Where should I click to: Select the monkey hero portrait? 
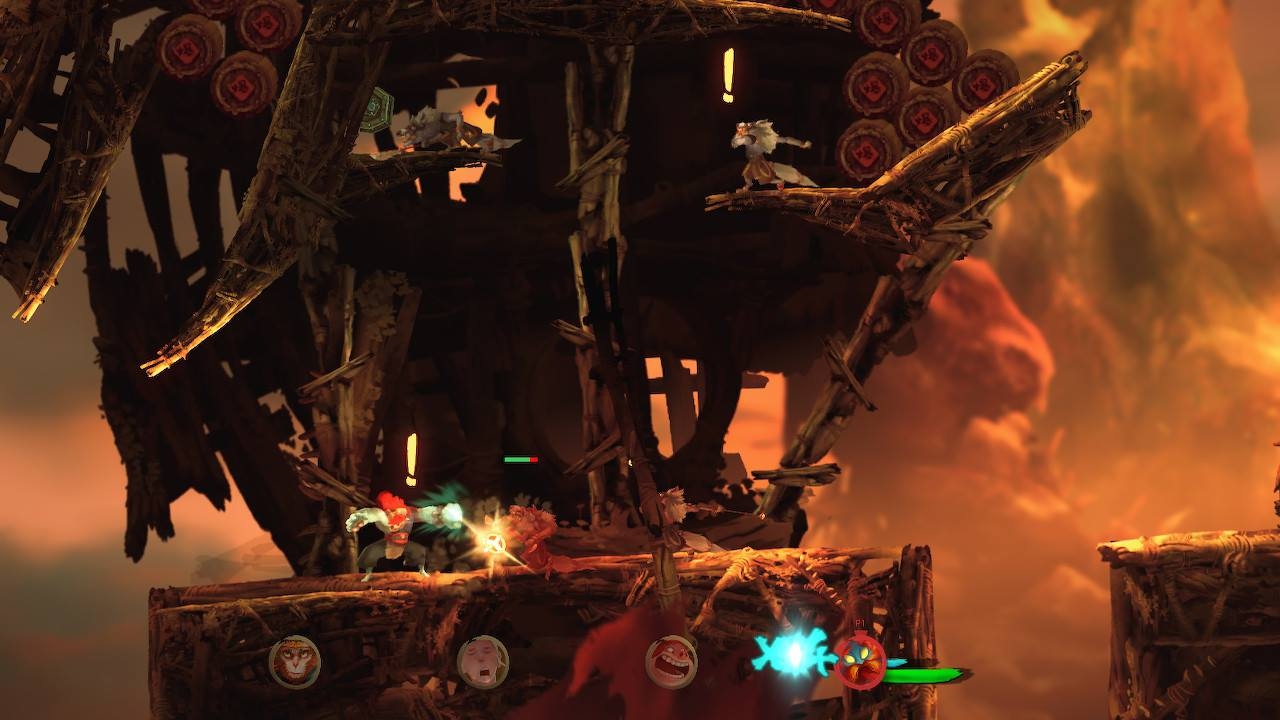click(295, 662)
